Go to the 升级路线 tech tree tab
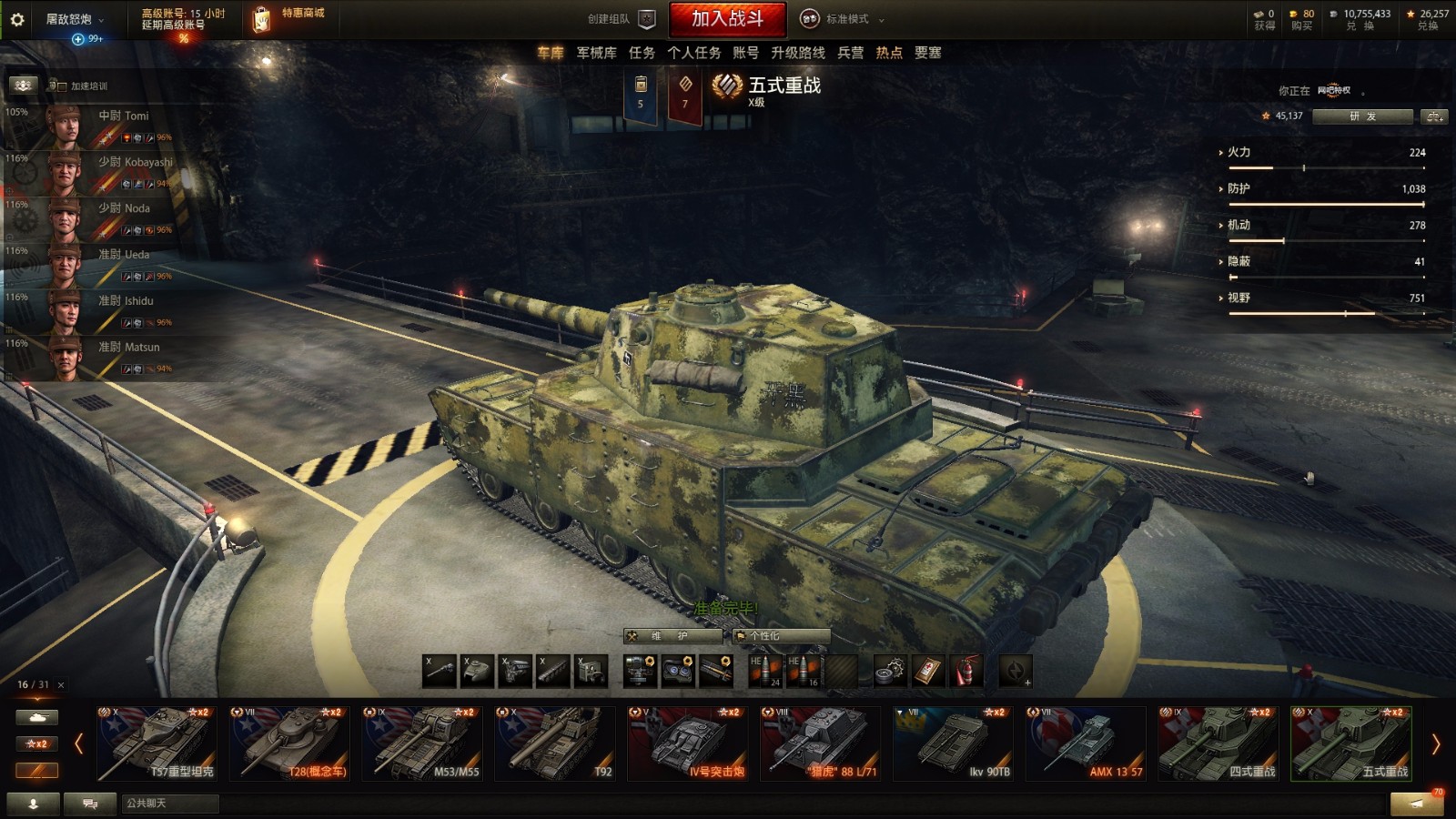Viewport: 1456px width, 819px height. click(x=797, y=53)
